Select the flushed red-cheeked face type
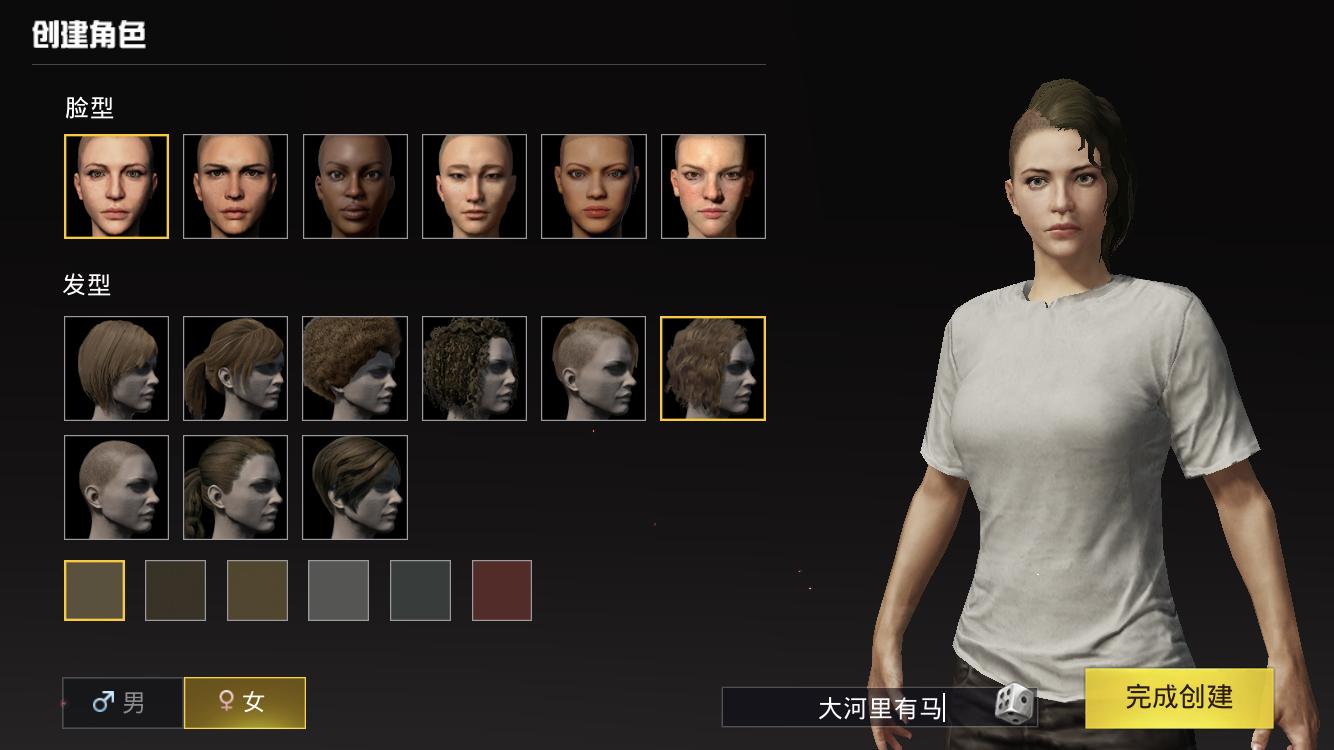Screen dimensions: 1334x750 (713, 187)
